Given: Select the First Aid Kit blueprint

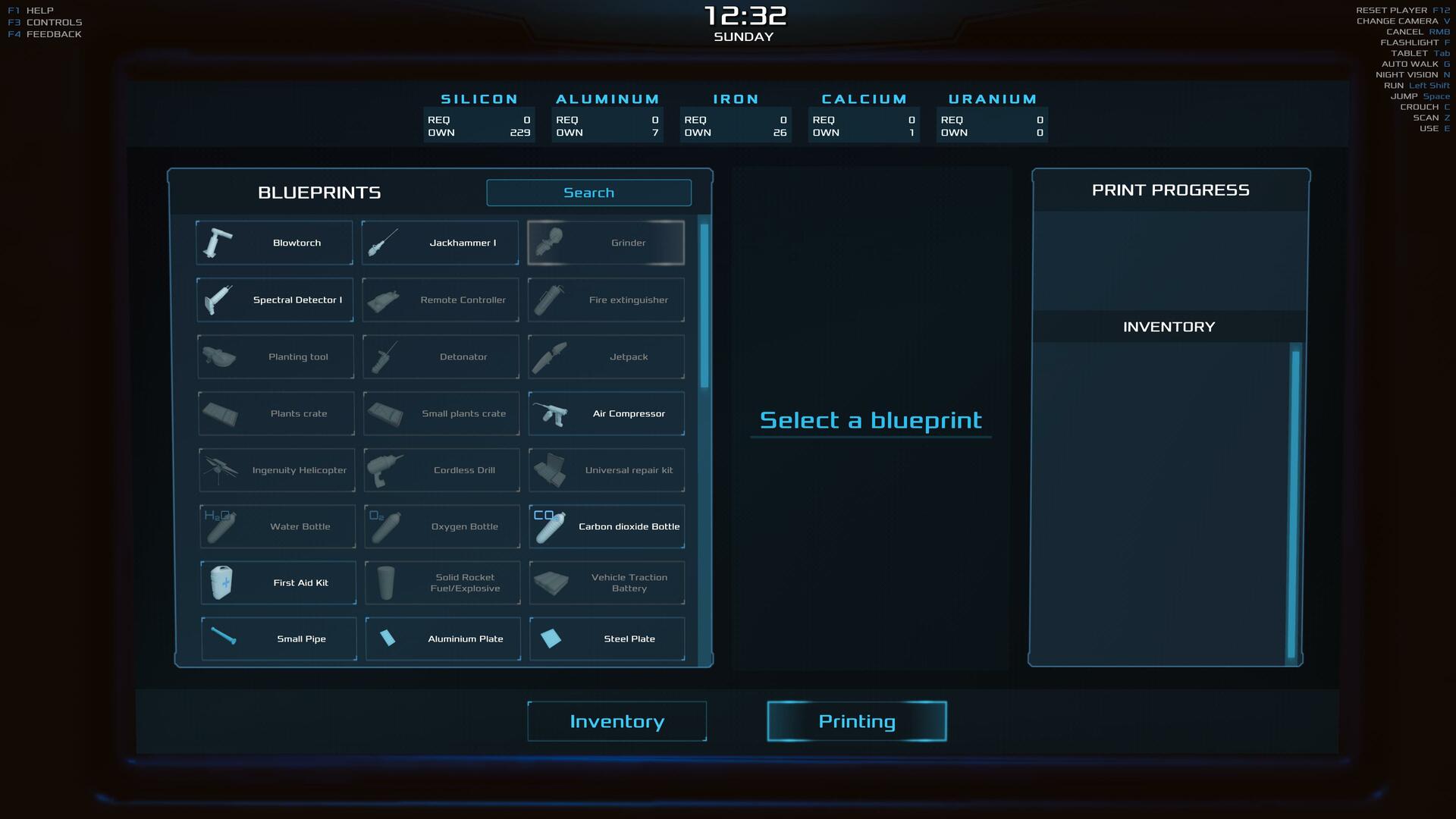Looking at the screenshot, I should (x=278, y=582).
